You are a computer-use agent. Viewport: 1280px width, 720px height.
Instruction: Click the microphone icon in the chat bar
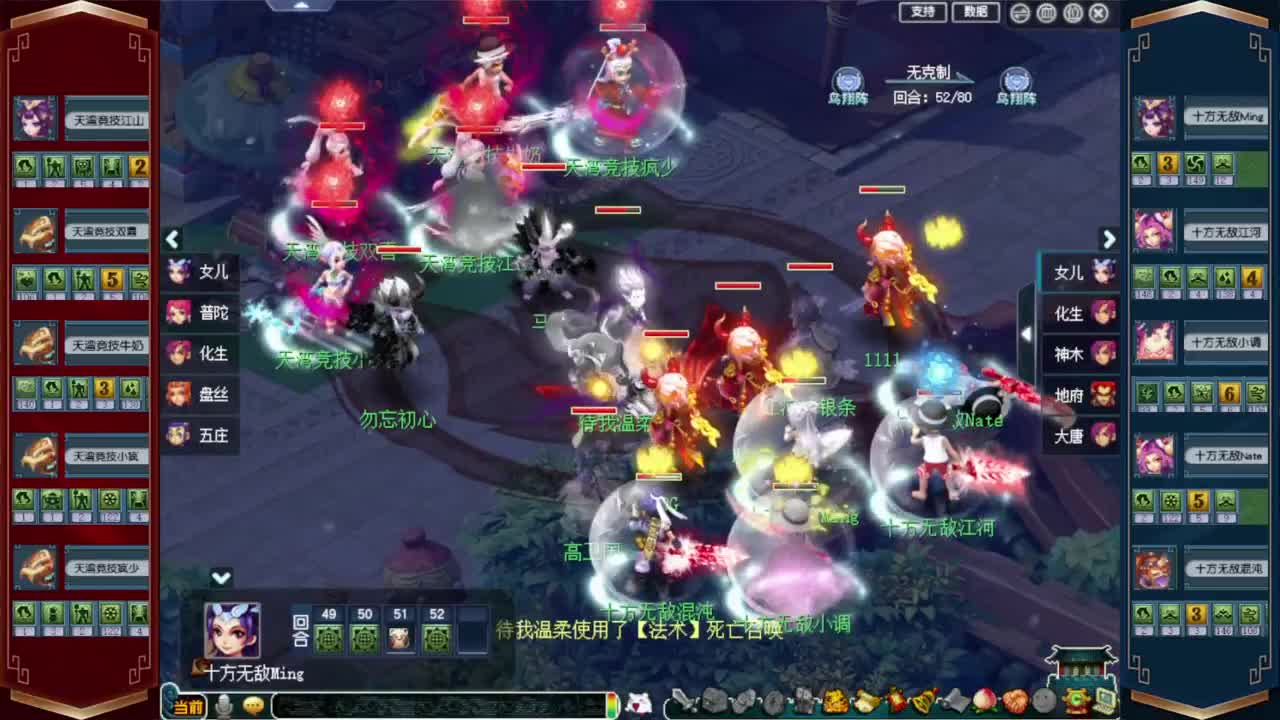click(x=225, y=703)
